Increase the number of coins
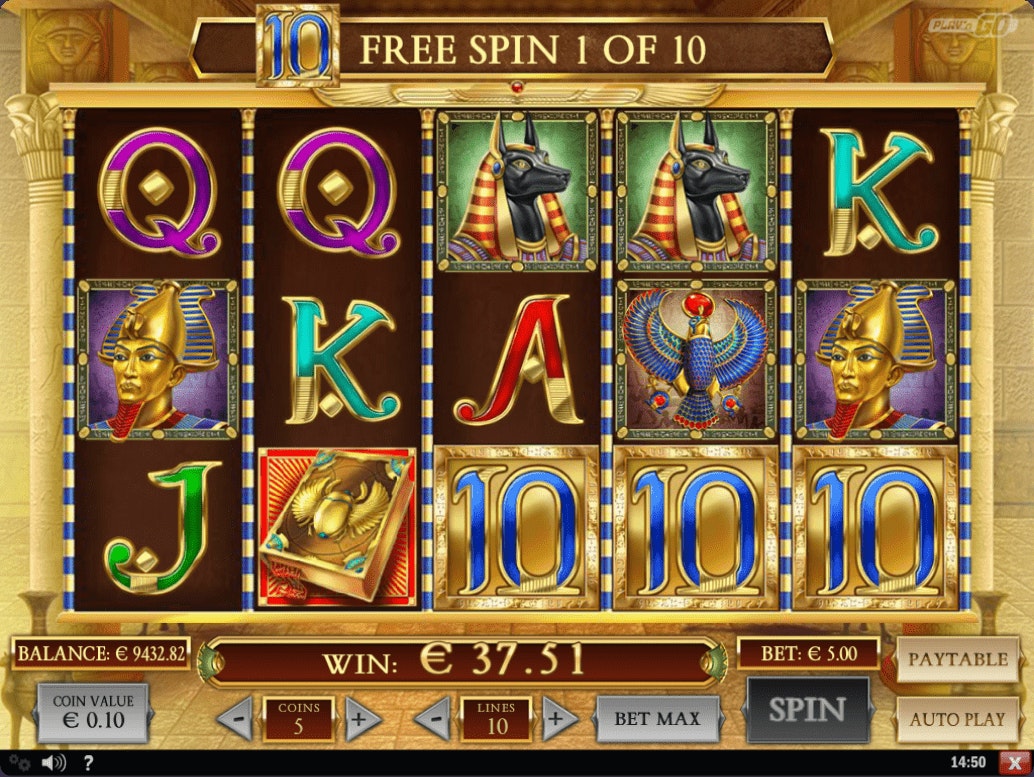The height and width of the screenshot is (777, 1034). coord(362,718)
